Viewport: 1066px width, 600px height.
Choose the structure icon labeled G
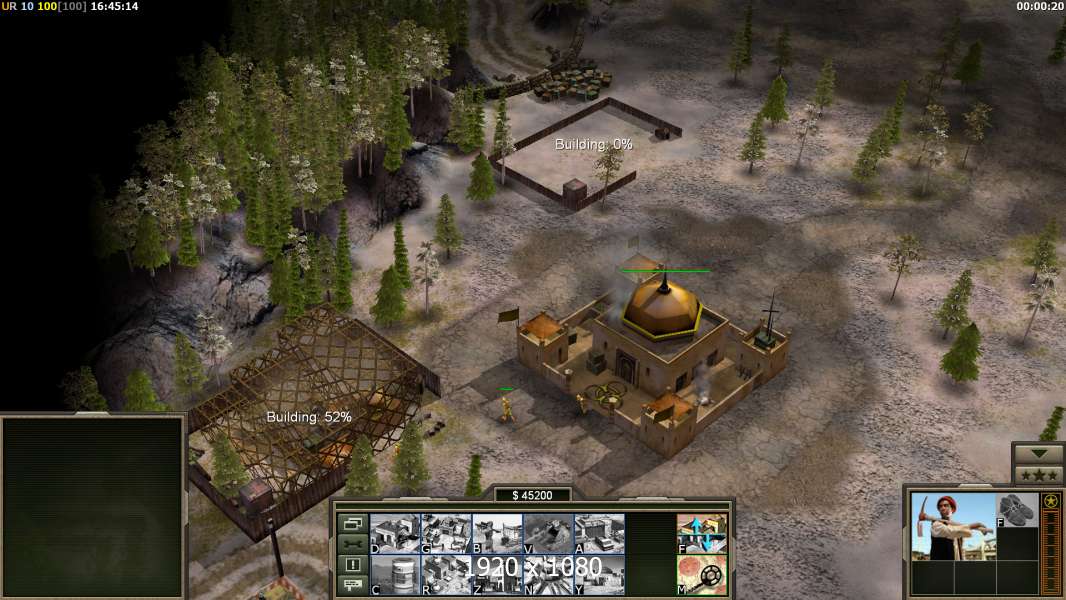click(x=446, y=533)
